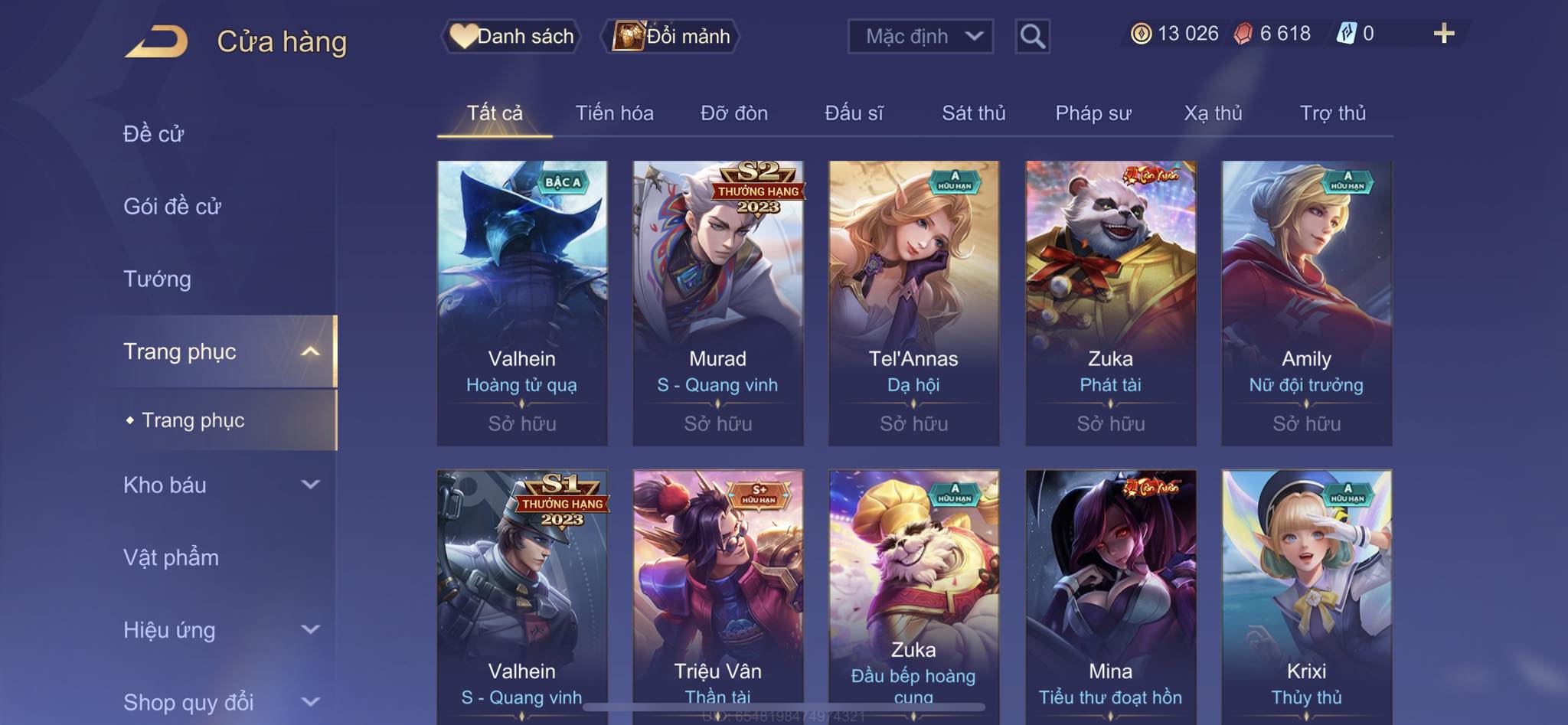This screenshot has width=1568, height=725.
Task: Go to the Tướng shop section
Action: (157, 279)
